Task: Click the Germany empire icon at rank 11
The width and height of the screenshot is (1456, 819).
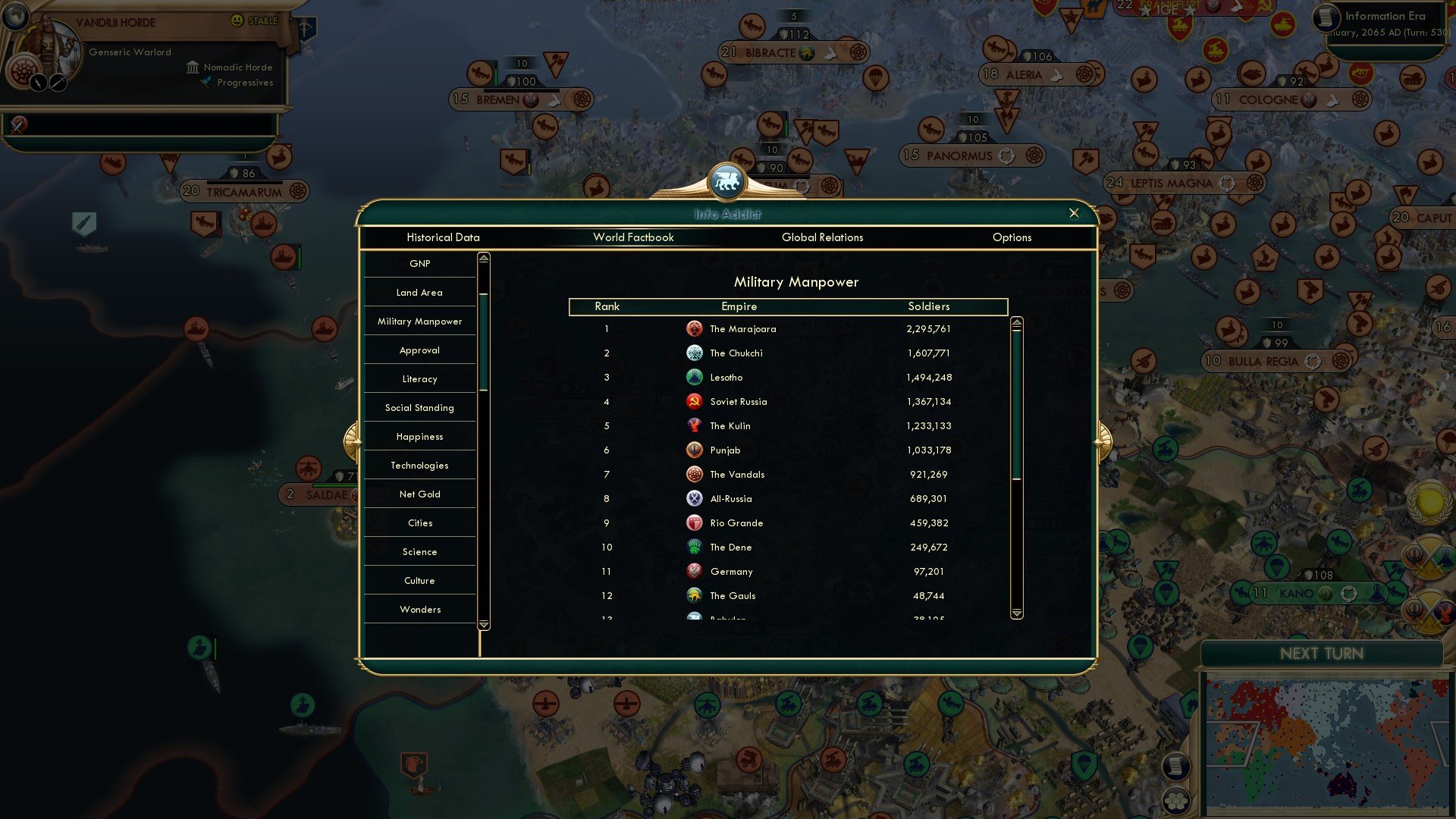Action: (x=695, y=571)
